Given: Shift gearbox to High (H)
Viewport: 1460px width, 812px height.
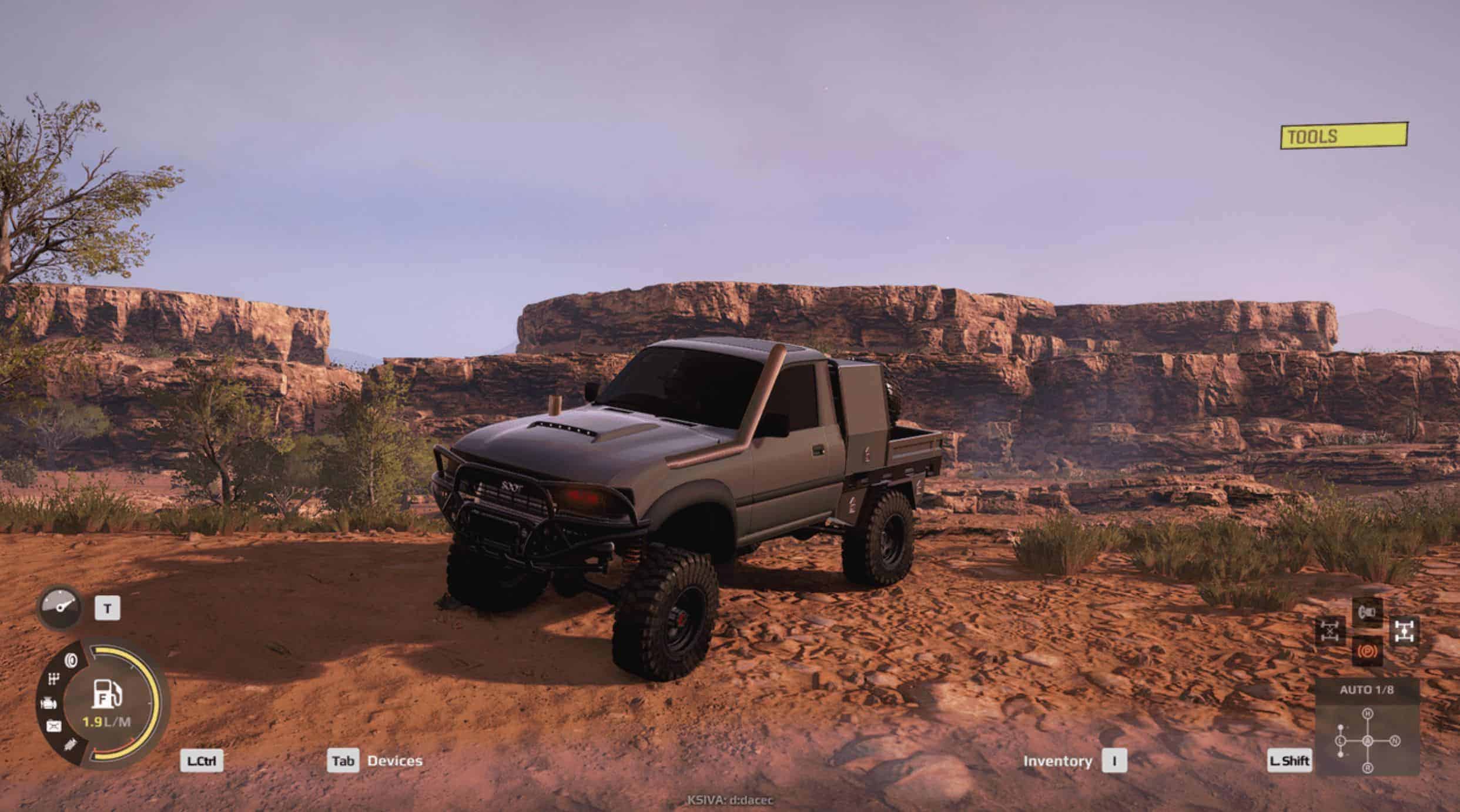Looking at the screenshot, I should coord(1368,713).
